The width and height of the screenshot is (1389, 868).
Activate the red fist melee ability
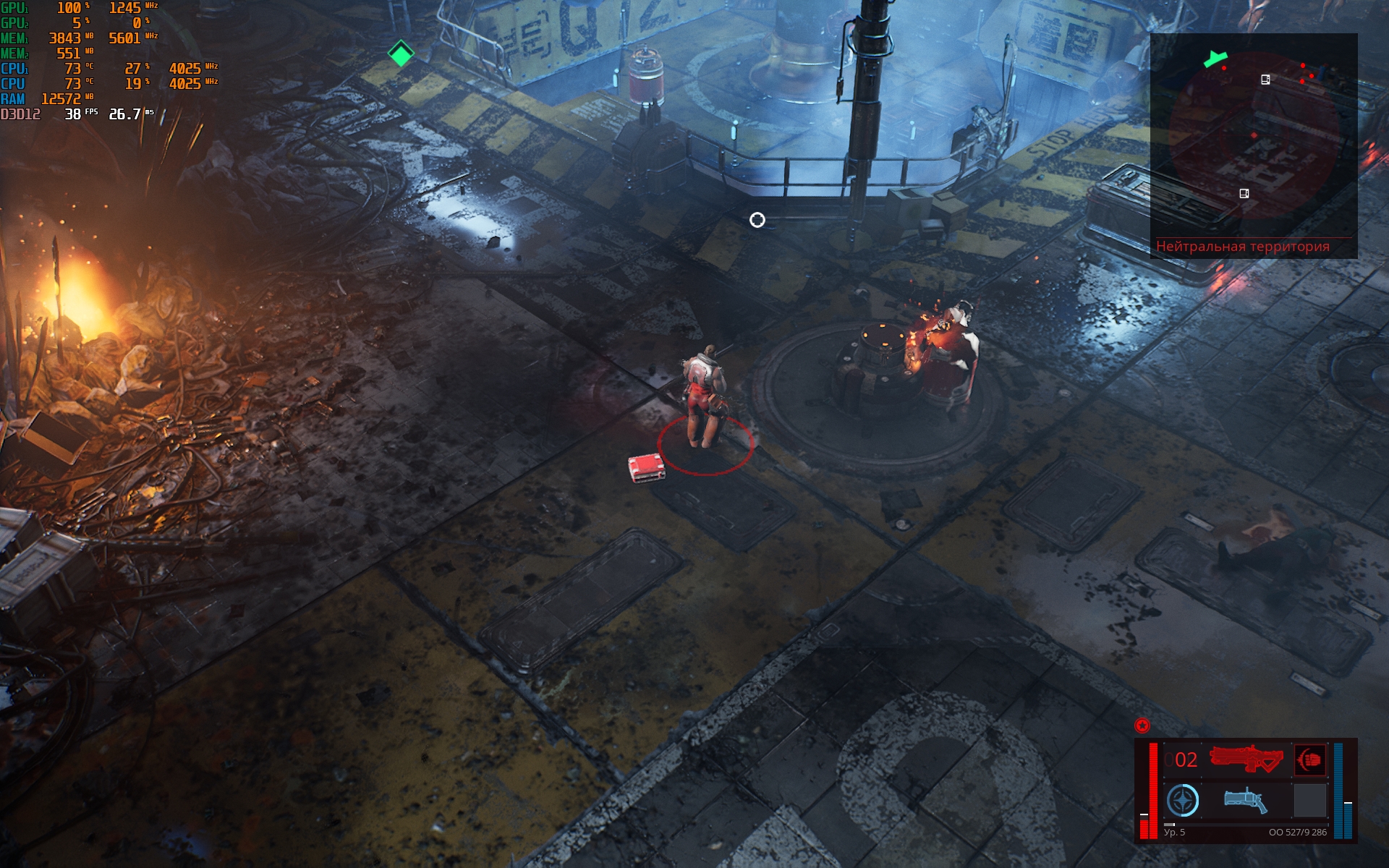[x=1309, y=759]
